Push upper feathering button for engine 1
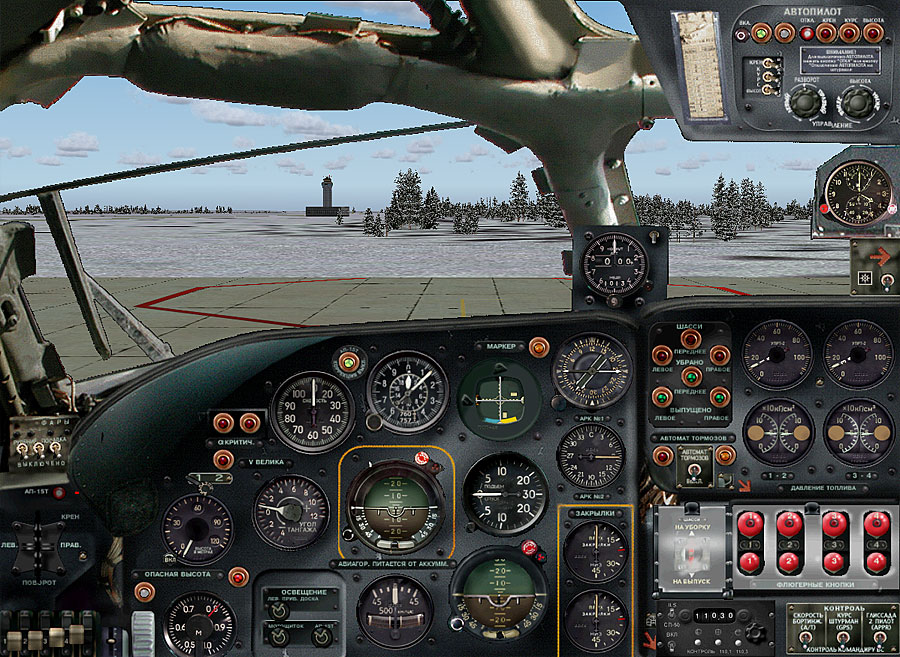 click(750, 524)
